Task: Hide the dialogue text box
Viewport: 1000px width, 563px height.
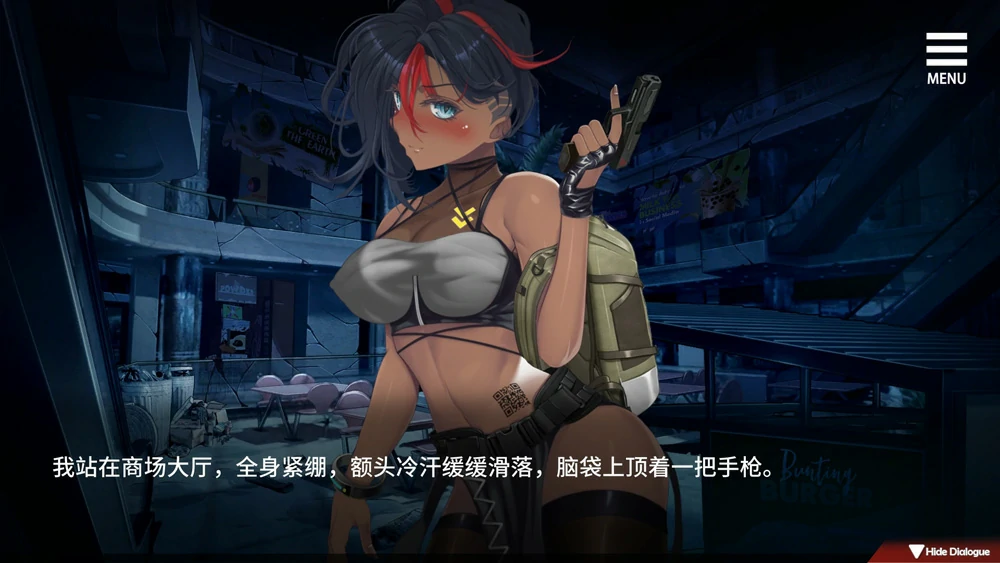Action: 948,552
